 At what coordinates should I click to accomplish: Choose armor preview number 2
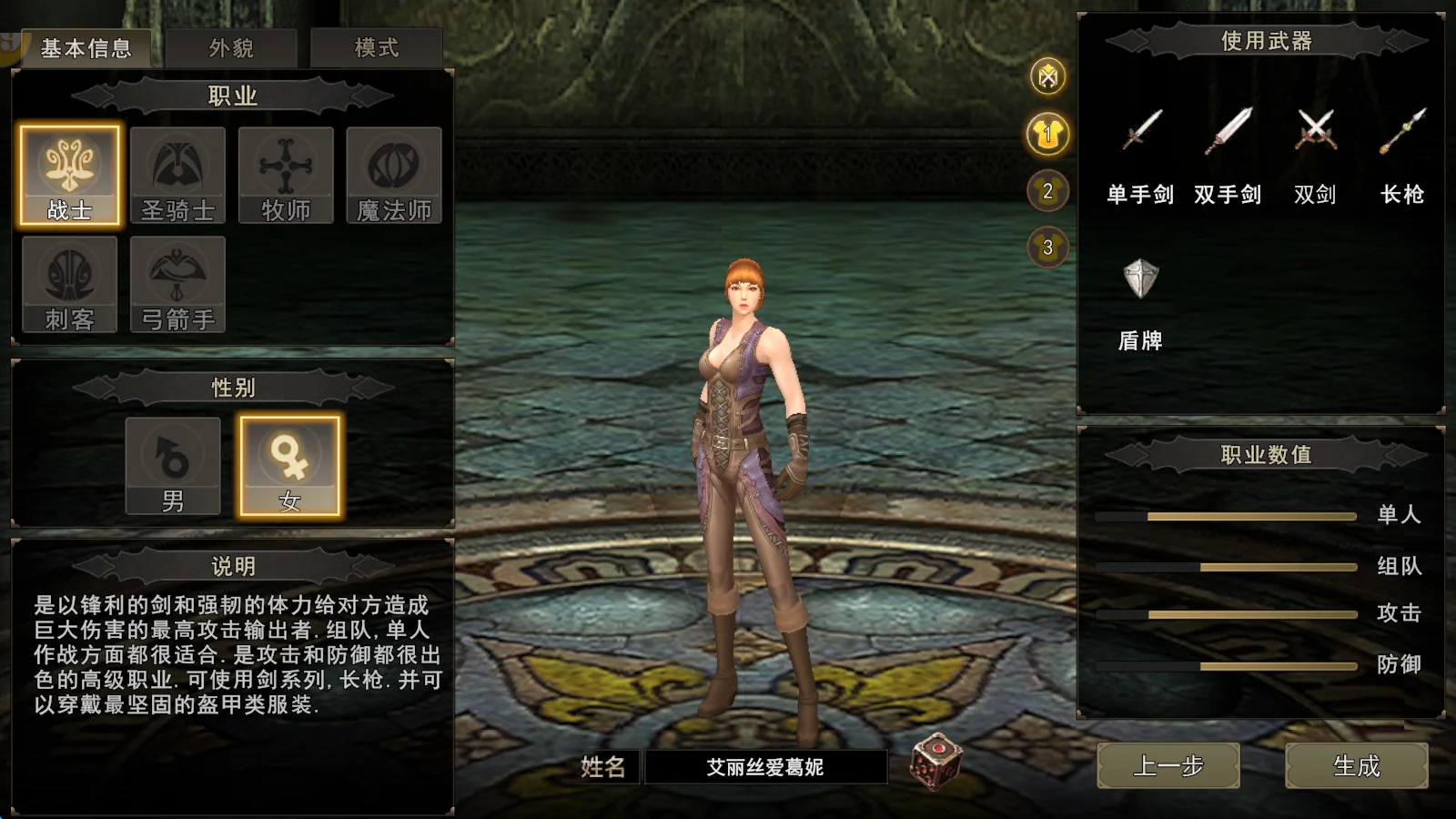pos(1048,191)
